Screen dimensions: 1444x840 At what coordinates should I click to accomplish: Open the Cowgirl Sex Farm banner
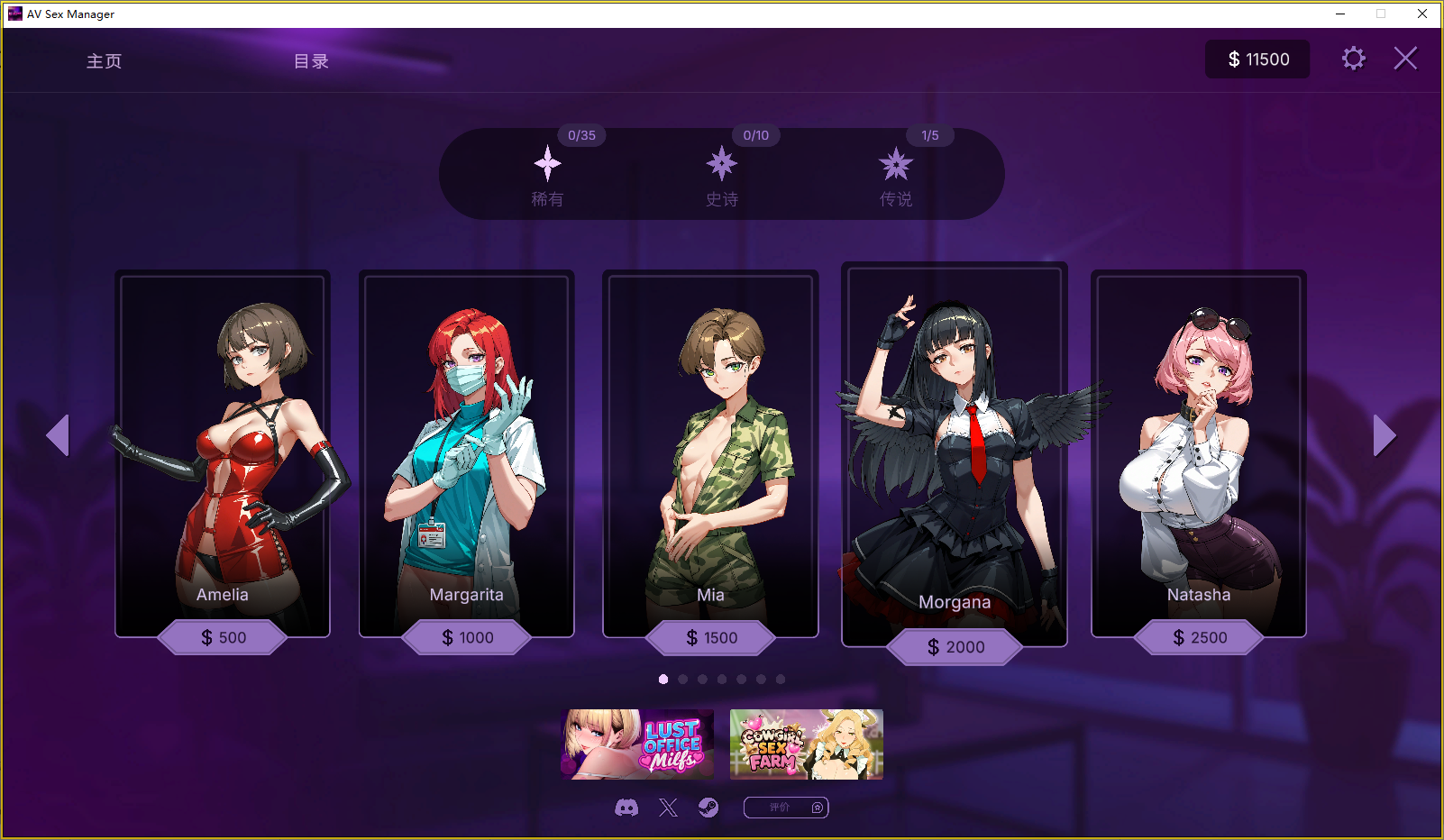click(806, 744)
